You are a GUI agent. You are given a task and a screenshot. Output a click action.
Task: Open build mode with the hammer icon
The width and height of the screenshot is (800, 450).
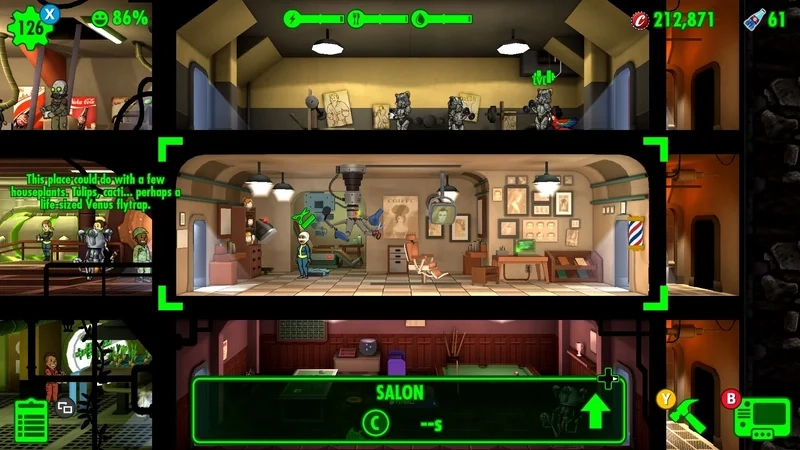coord(689,415)
